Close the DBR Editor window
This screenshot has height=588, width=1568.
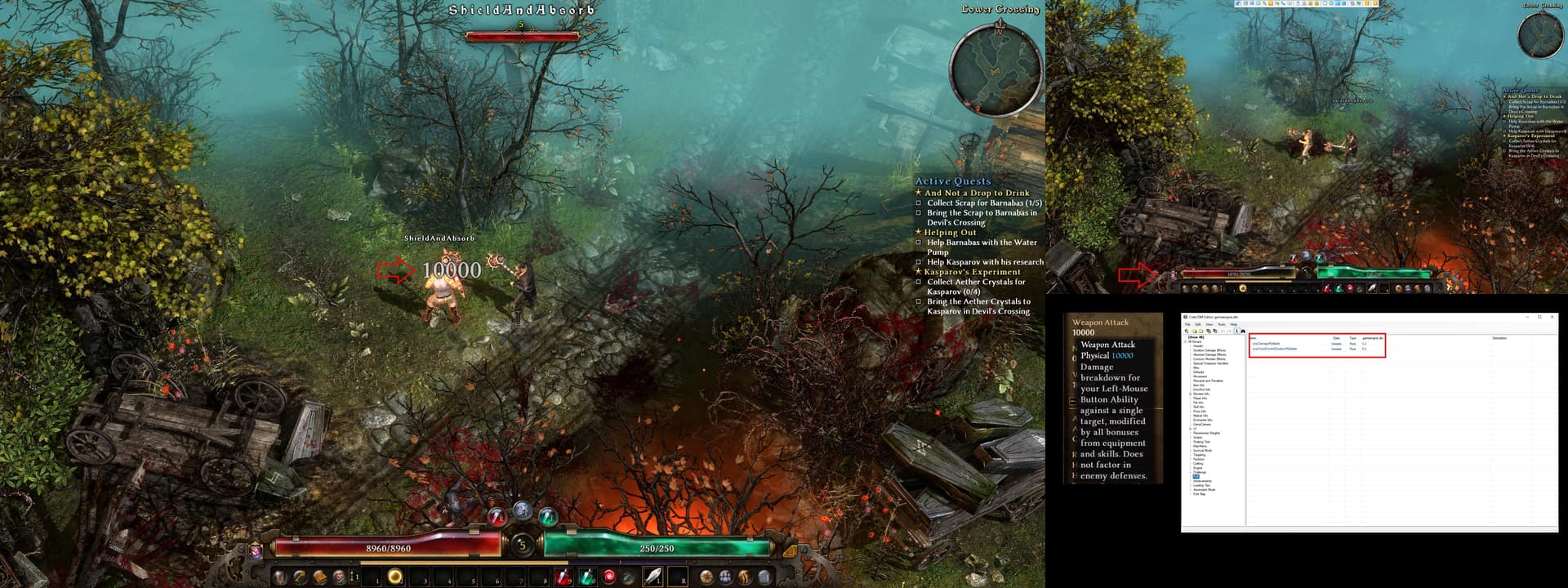pos(1552,317)
